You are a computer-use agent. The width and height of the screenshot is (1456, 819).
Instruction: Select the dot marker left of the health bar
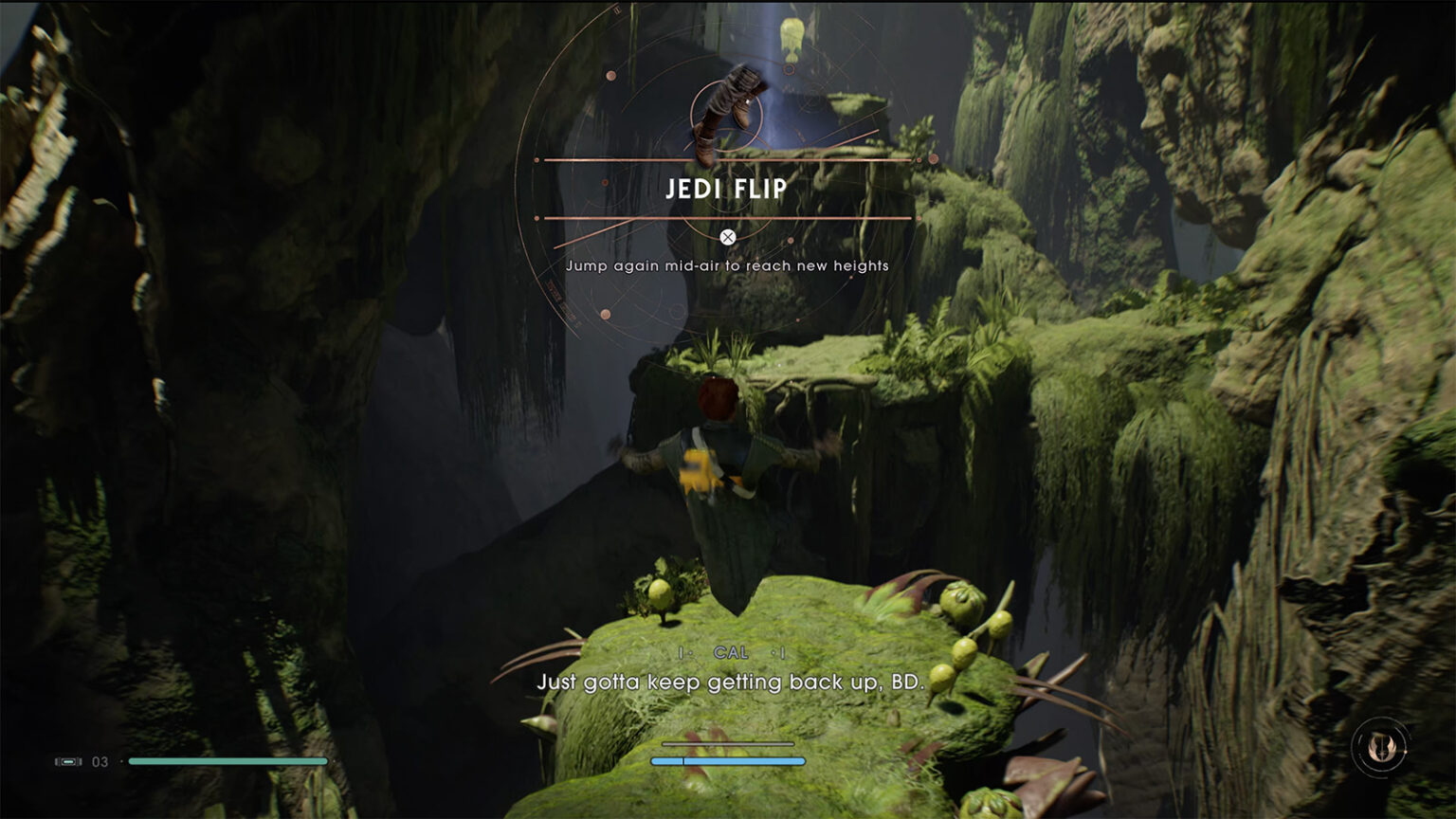tap(121, 761)
